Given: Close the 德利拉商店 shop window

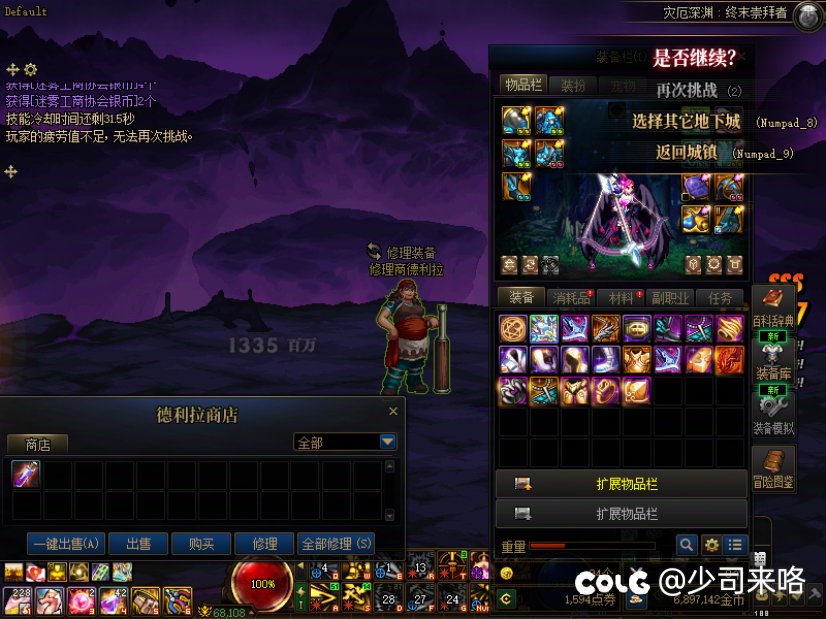Looking at the screenshot, I should coord(393,411).
